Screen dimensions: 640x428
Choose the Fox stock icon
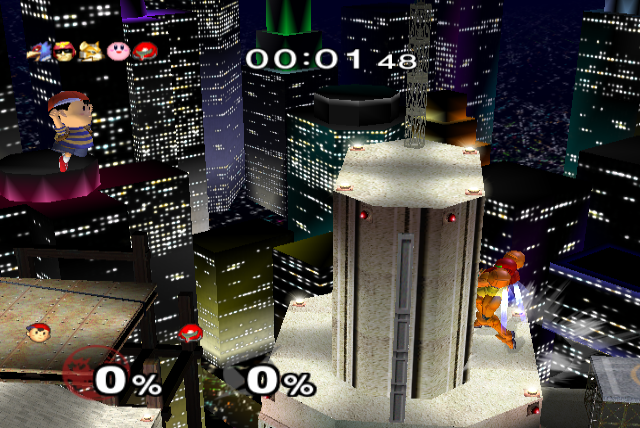91,50
